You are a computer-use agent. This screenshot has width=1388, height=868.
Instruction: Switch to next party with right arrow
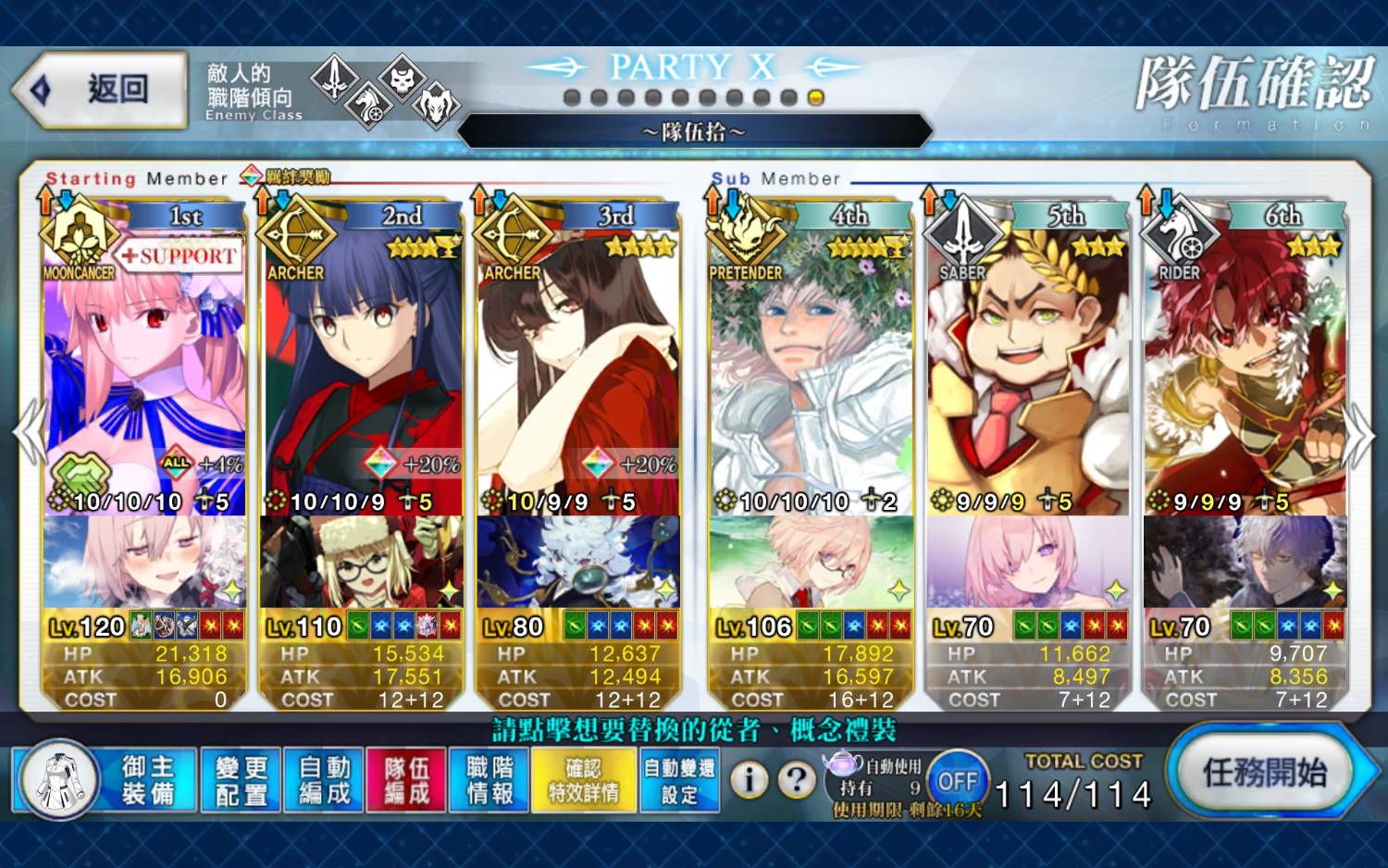pos(1360,435)
